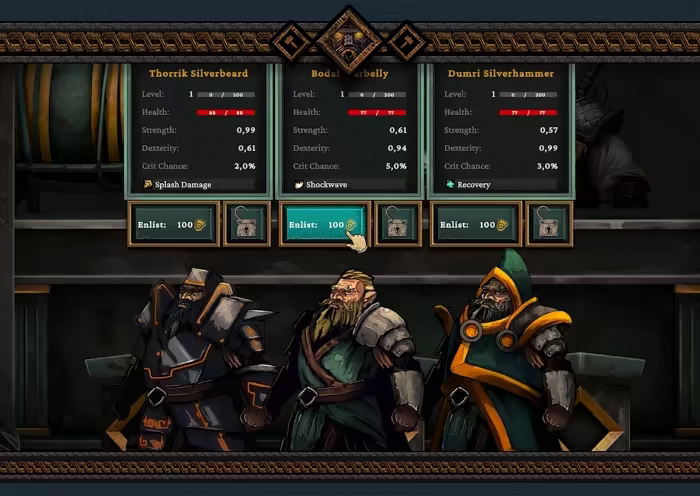This screenshot has height=496, width=700.
Task: Enlist Dumri Silverhammer for 100 gold
Action: [476, 225]
